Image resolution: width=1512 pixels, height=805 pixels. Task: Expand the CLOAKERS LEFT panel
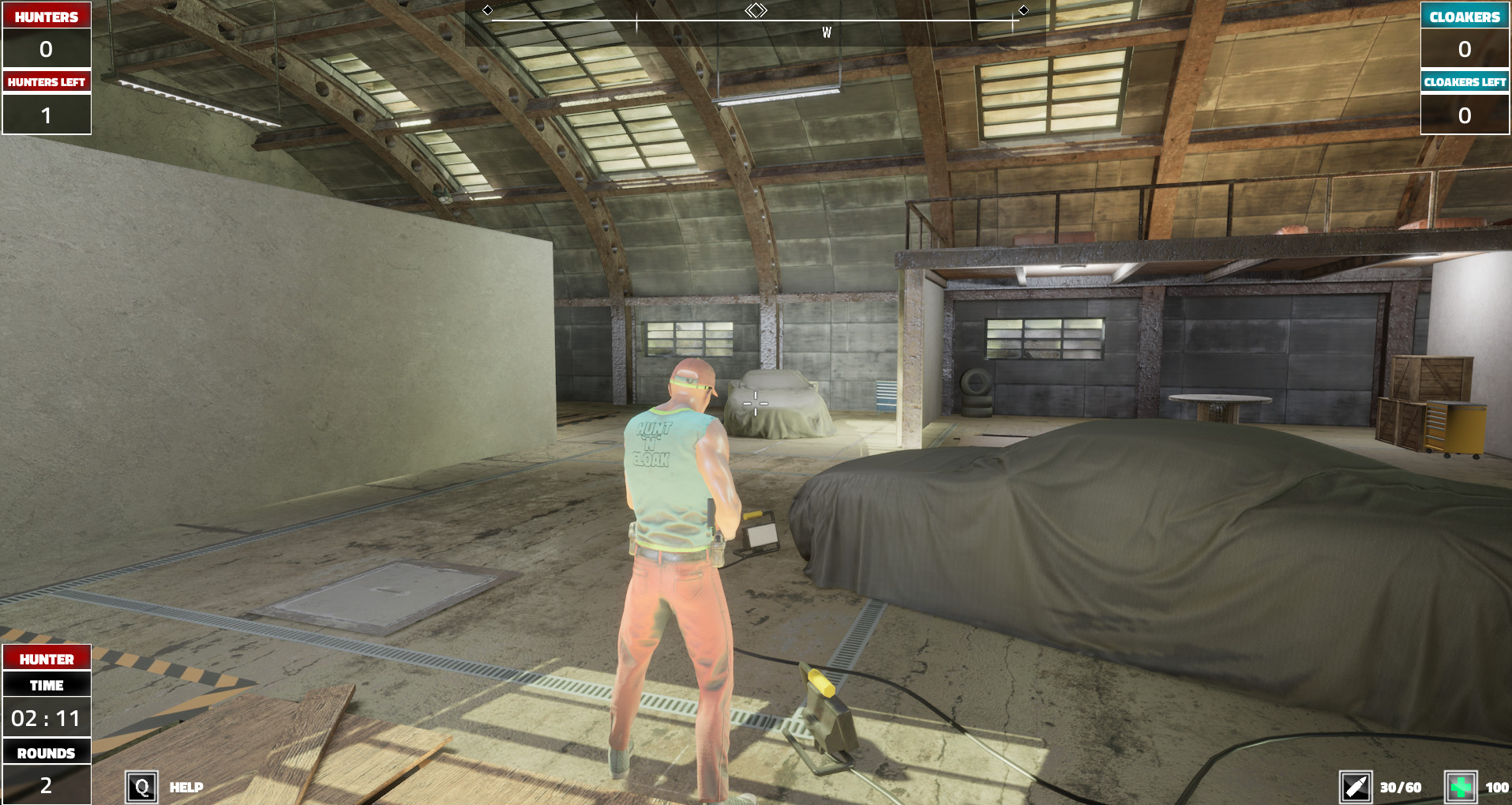[x=1465, y=81]
